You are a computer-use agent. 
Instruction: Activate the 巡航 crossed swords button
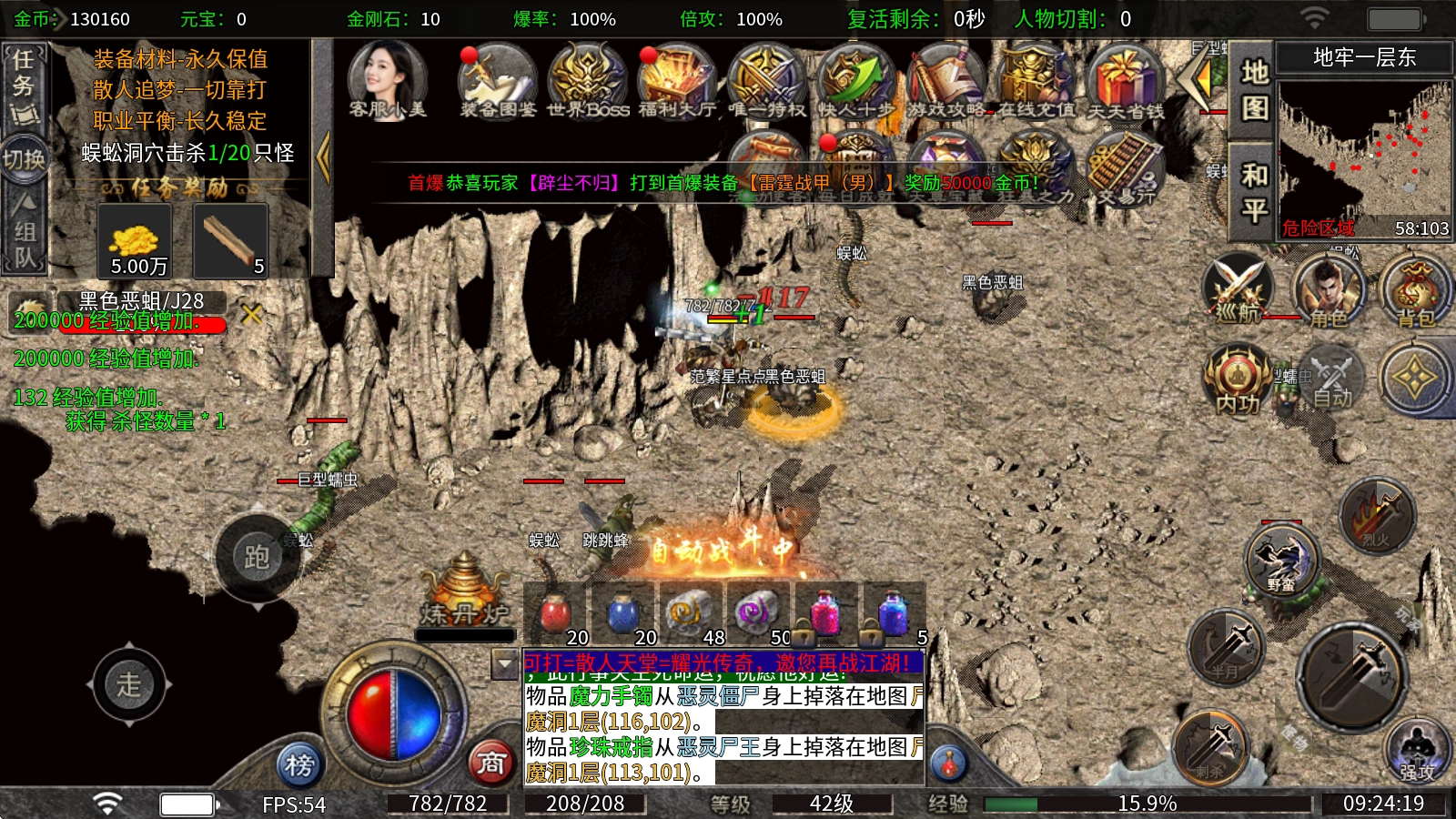1238,289
